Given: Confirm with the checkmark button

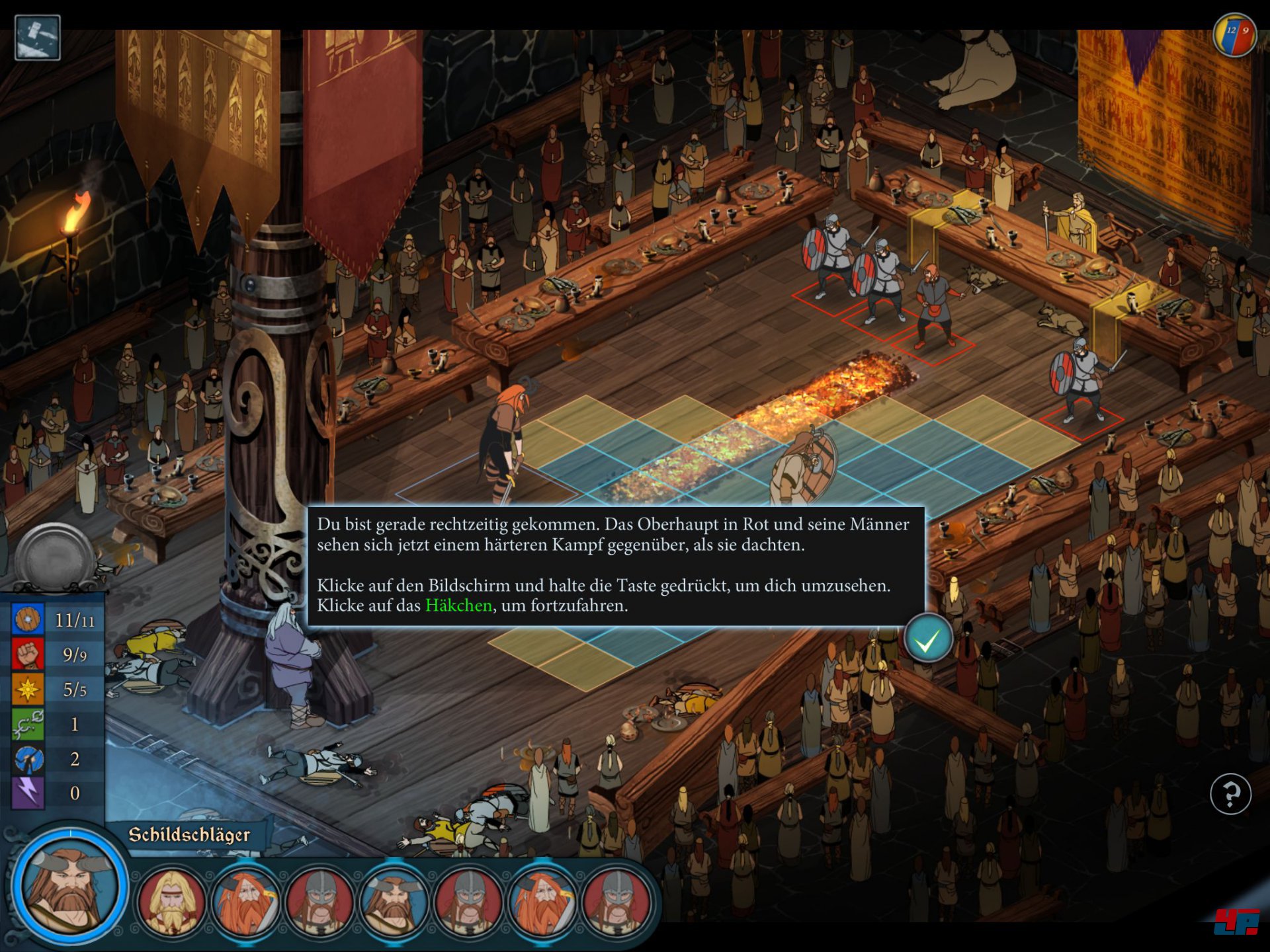Looking at the screenshot, I should tap(927, 639).
